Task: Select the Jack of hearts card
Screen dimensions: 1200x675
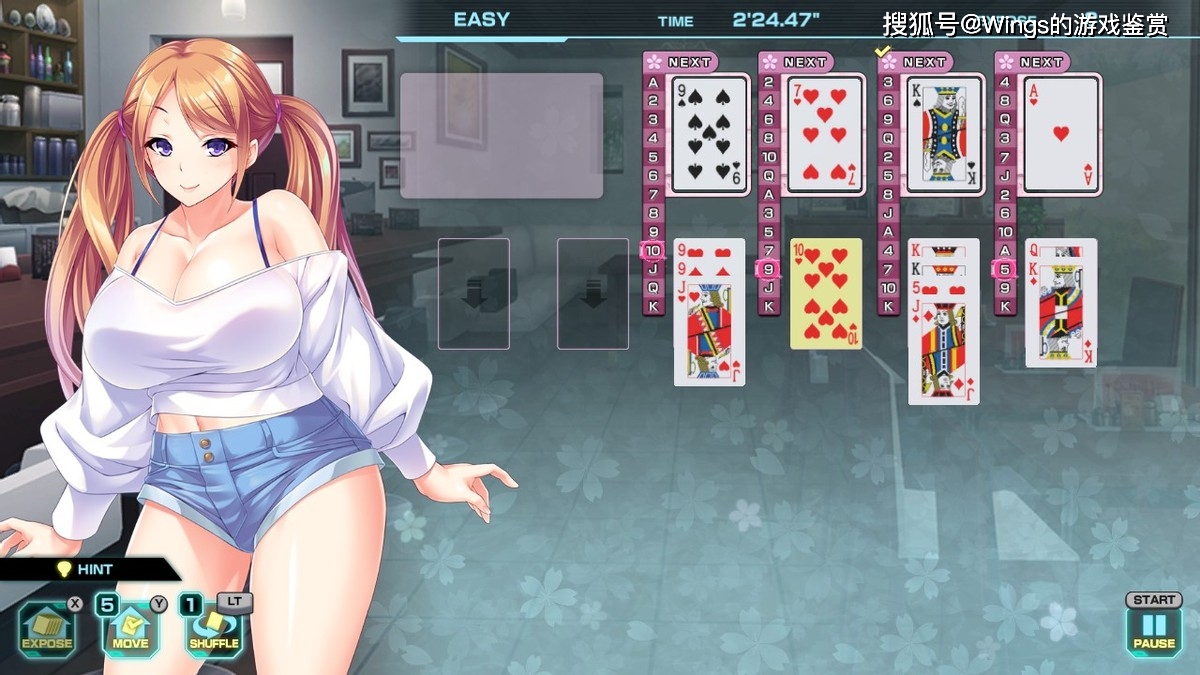Action: pos(709,333)
